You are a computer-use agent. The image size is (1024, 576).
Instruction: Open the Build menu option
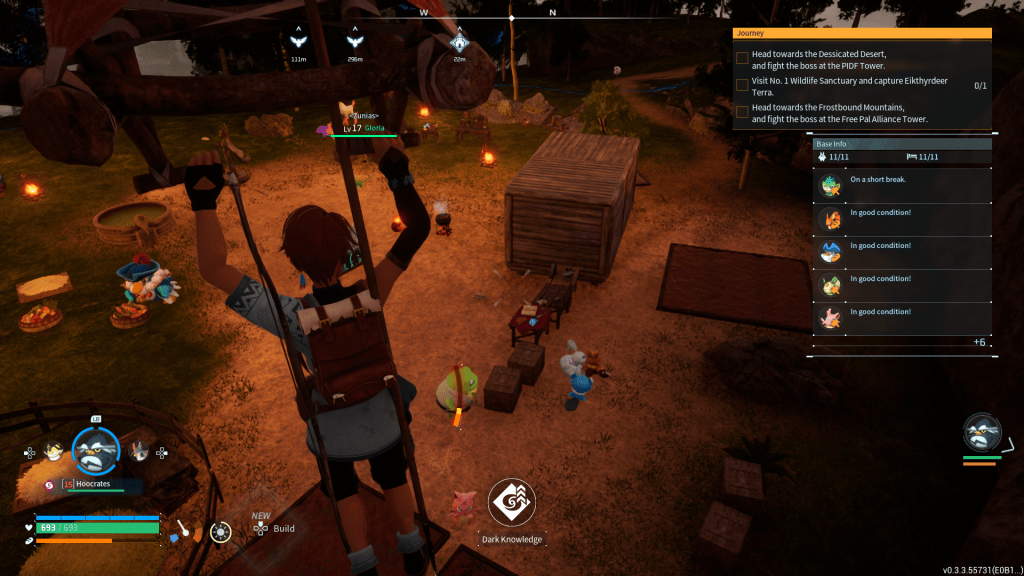(x=283, y=528)
